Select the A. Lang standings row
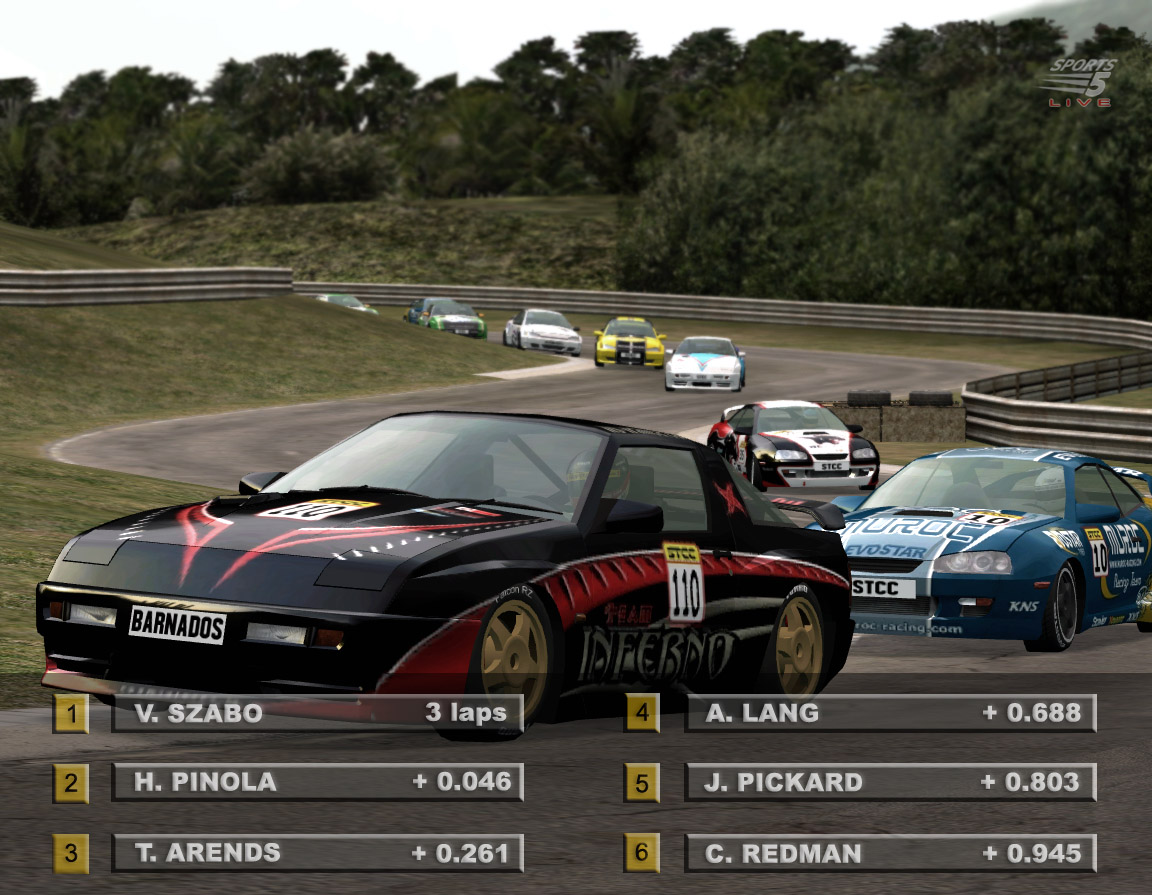 [889, 713]
